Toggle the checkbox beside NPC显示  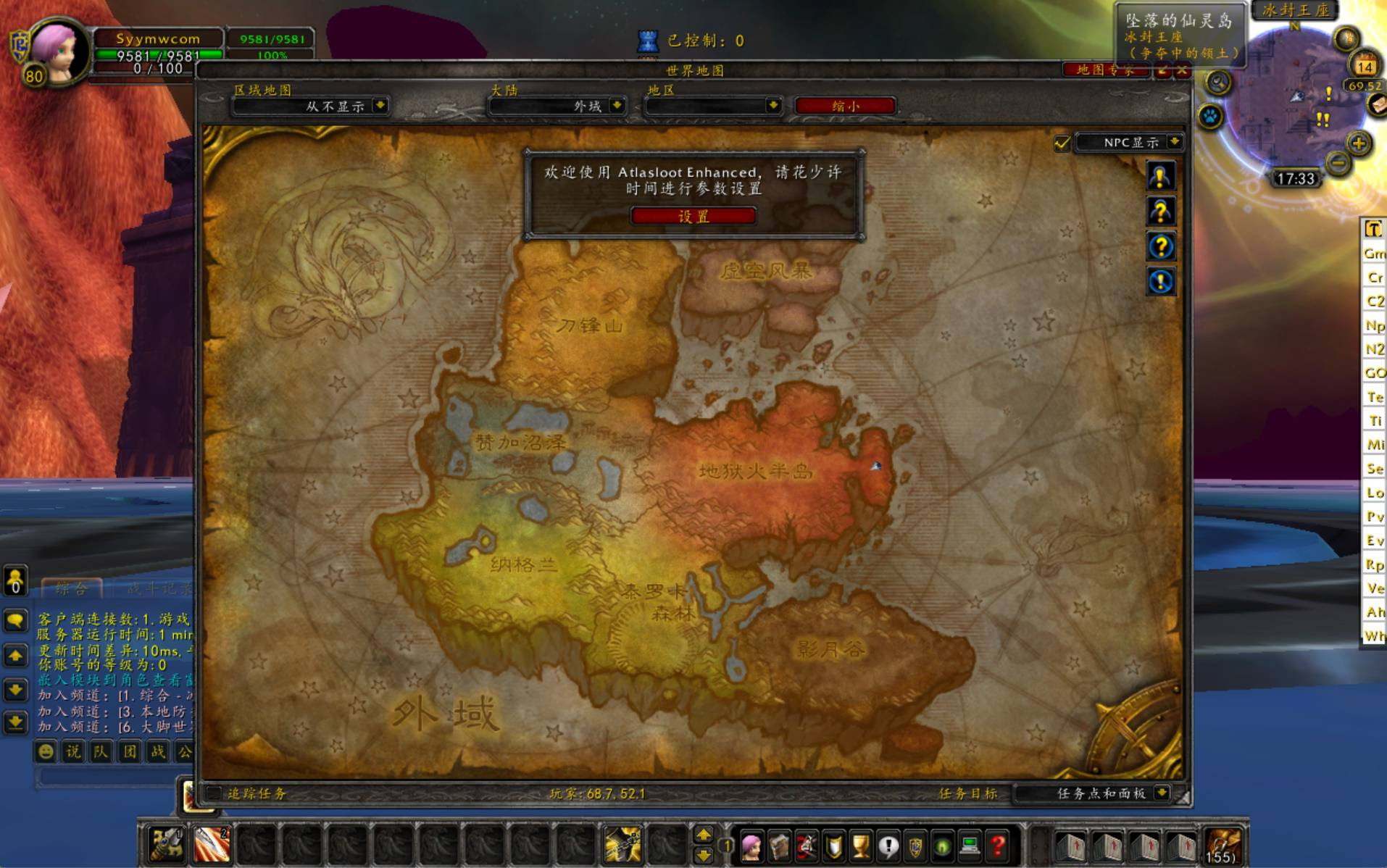point(1062,143)
